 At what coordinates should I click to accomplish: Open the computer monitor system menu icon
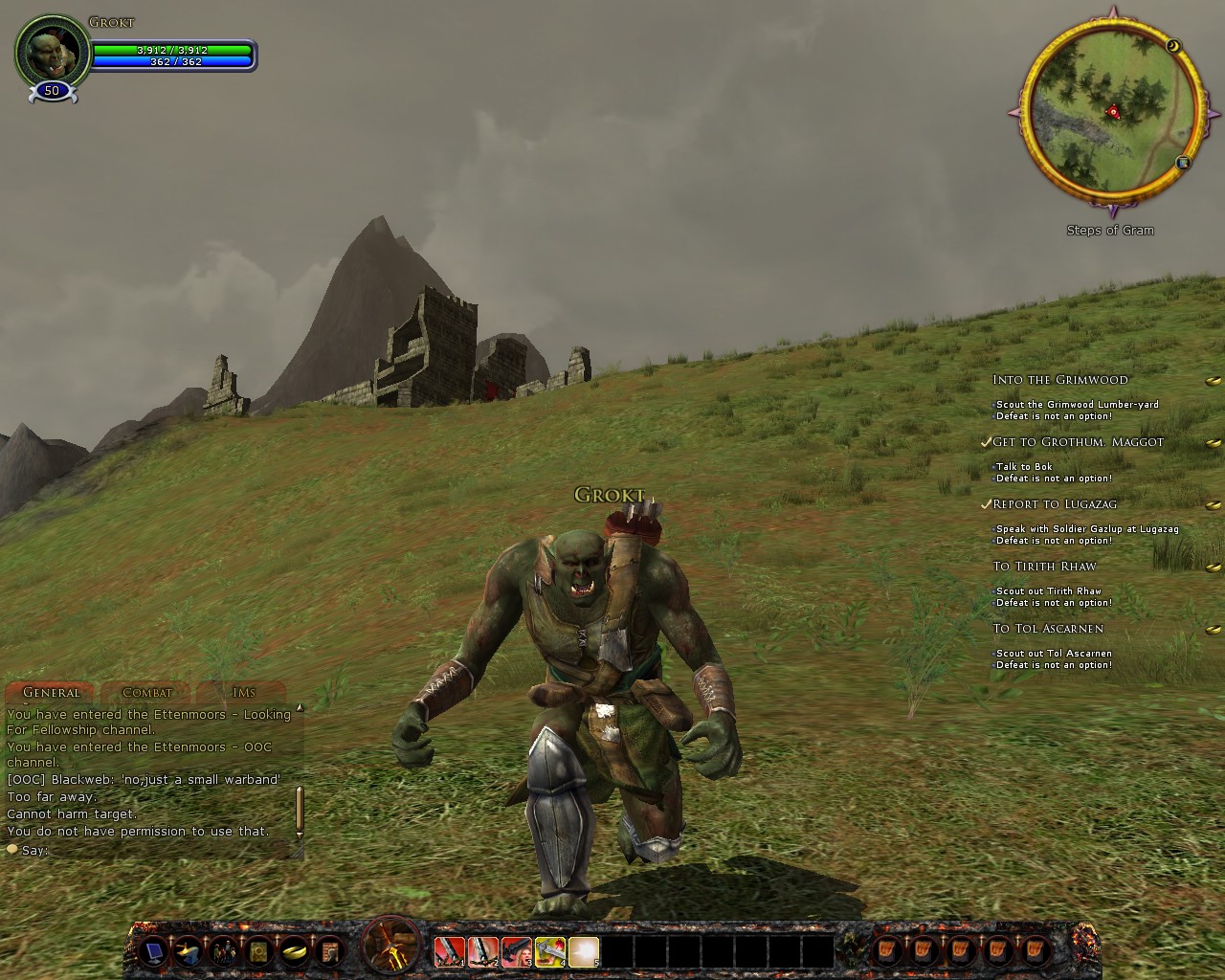152,951
